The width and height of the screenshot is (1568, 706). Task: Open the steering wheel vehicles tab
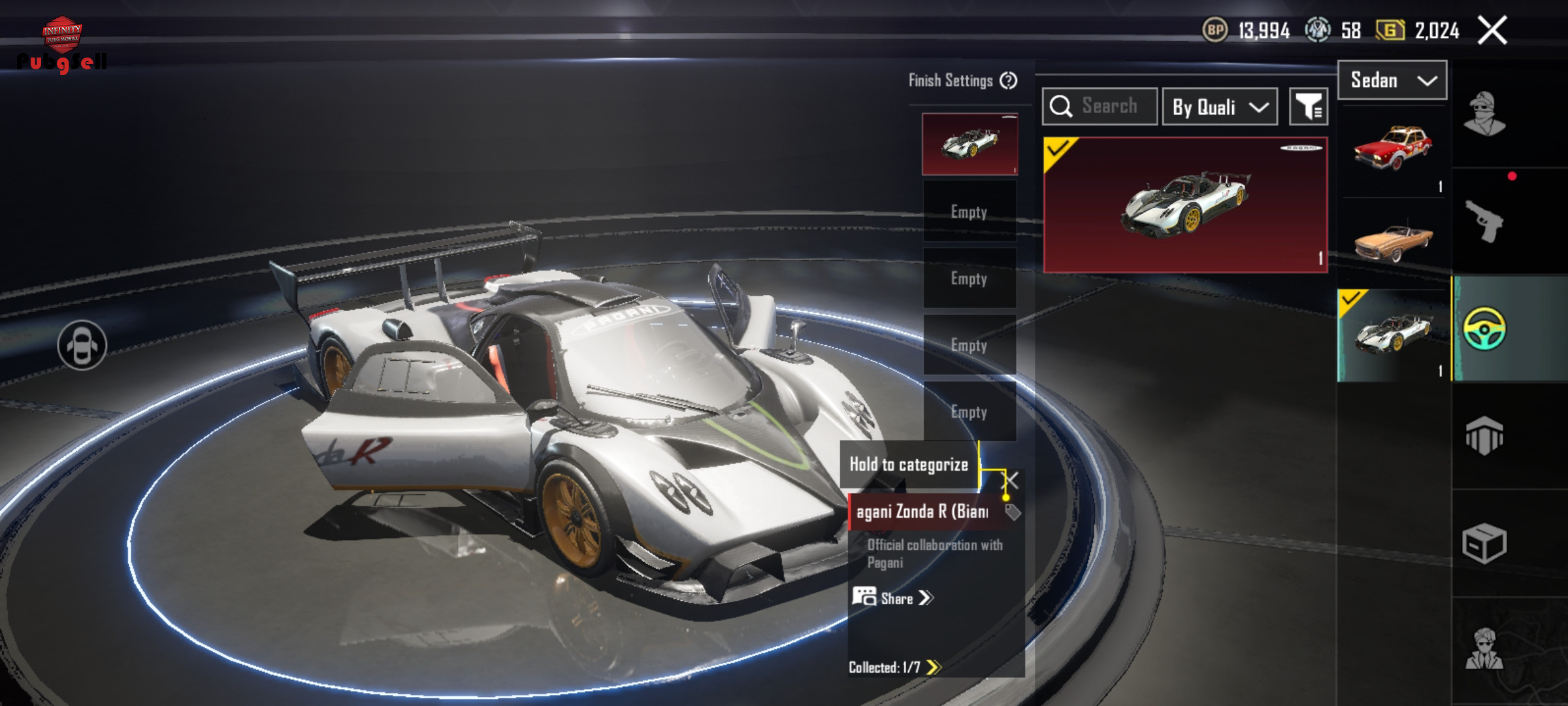pyautogui.click(x=1484, y=329)
